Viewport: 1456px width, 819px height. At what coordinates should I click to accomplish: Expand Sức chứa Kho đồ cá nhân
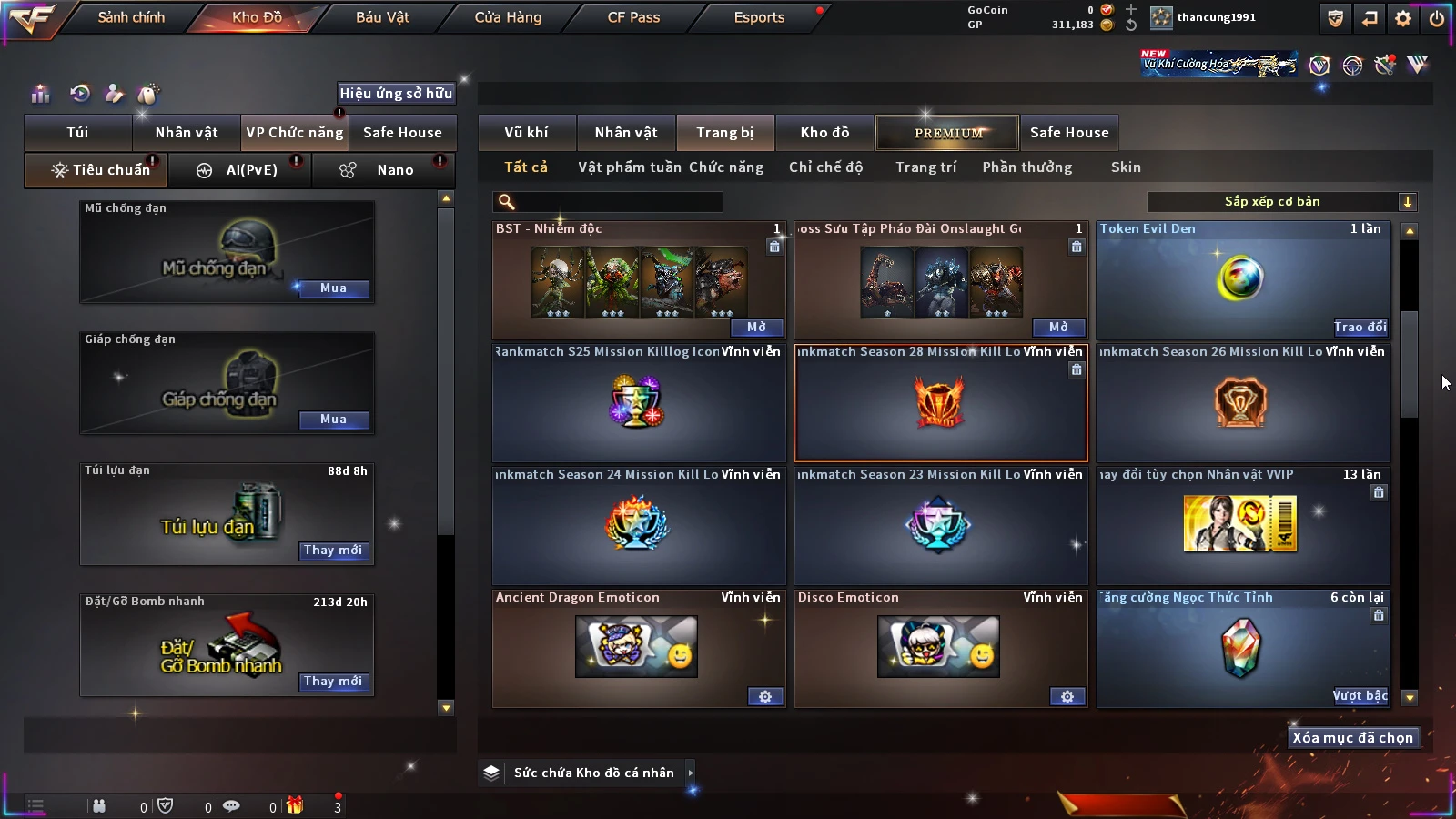pyautogui.click(x=691, y=773)
